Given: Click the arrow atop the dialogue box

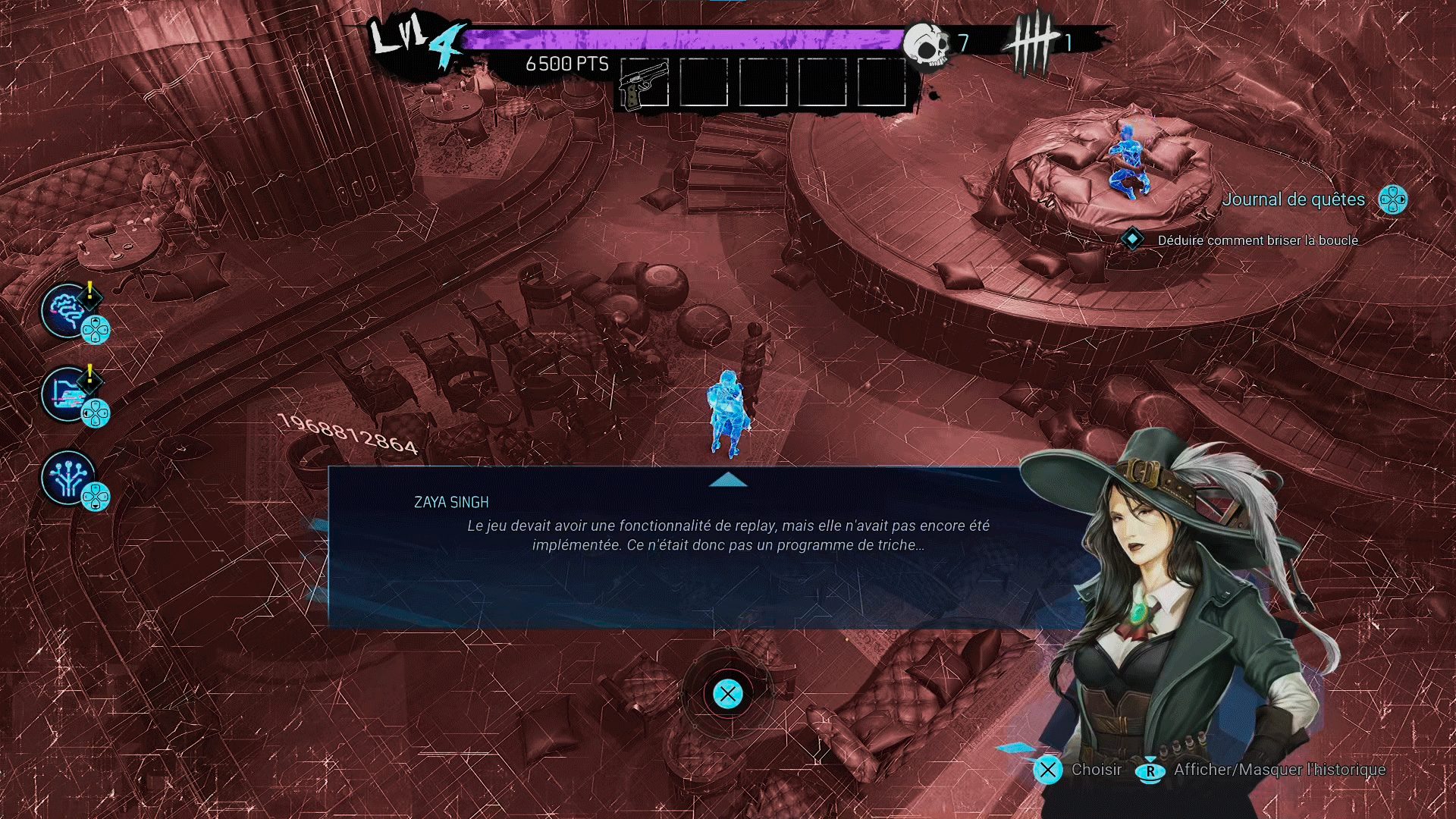Looking at the screenshot, I should point(728,479).
